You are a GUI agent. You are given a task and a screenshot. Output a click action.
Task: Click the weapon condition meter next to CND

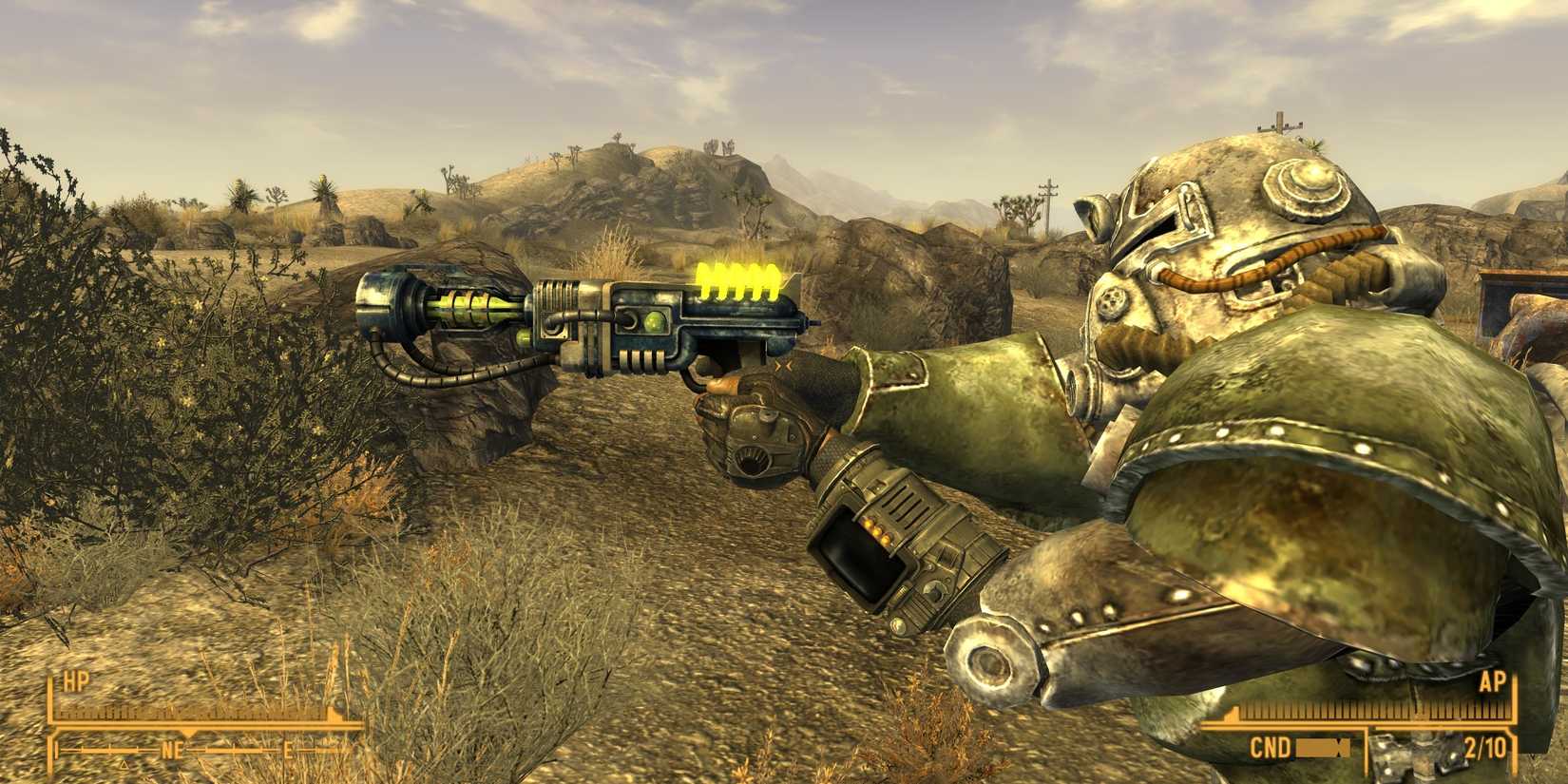pyautogui.click(x=1321, y=748)
